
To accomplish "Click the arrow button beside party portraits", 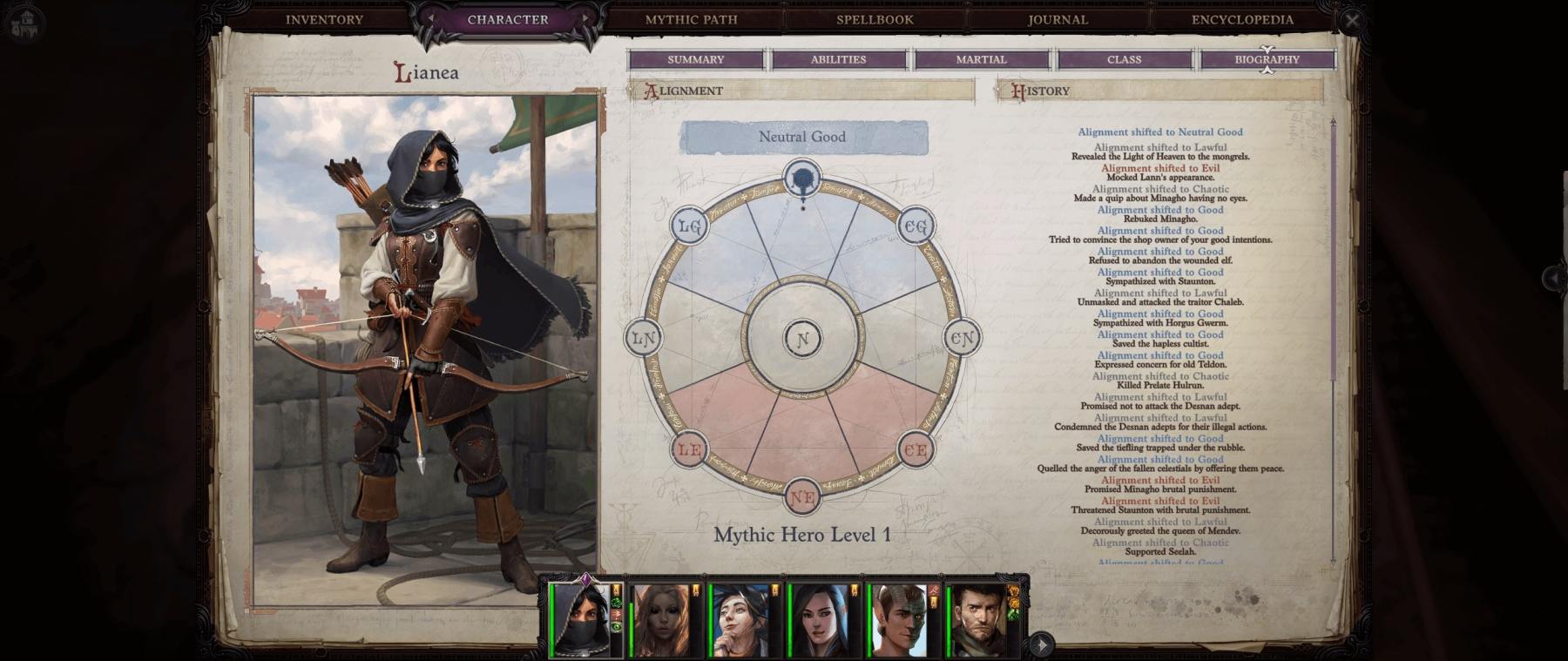I will (x=1041, y=644).
